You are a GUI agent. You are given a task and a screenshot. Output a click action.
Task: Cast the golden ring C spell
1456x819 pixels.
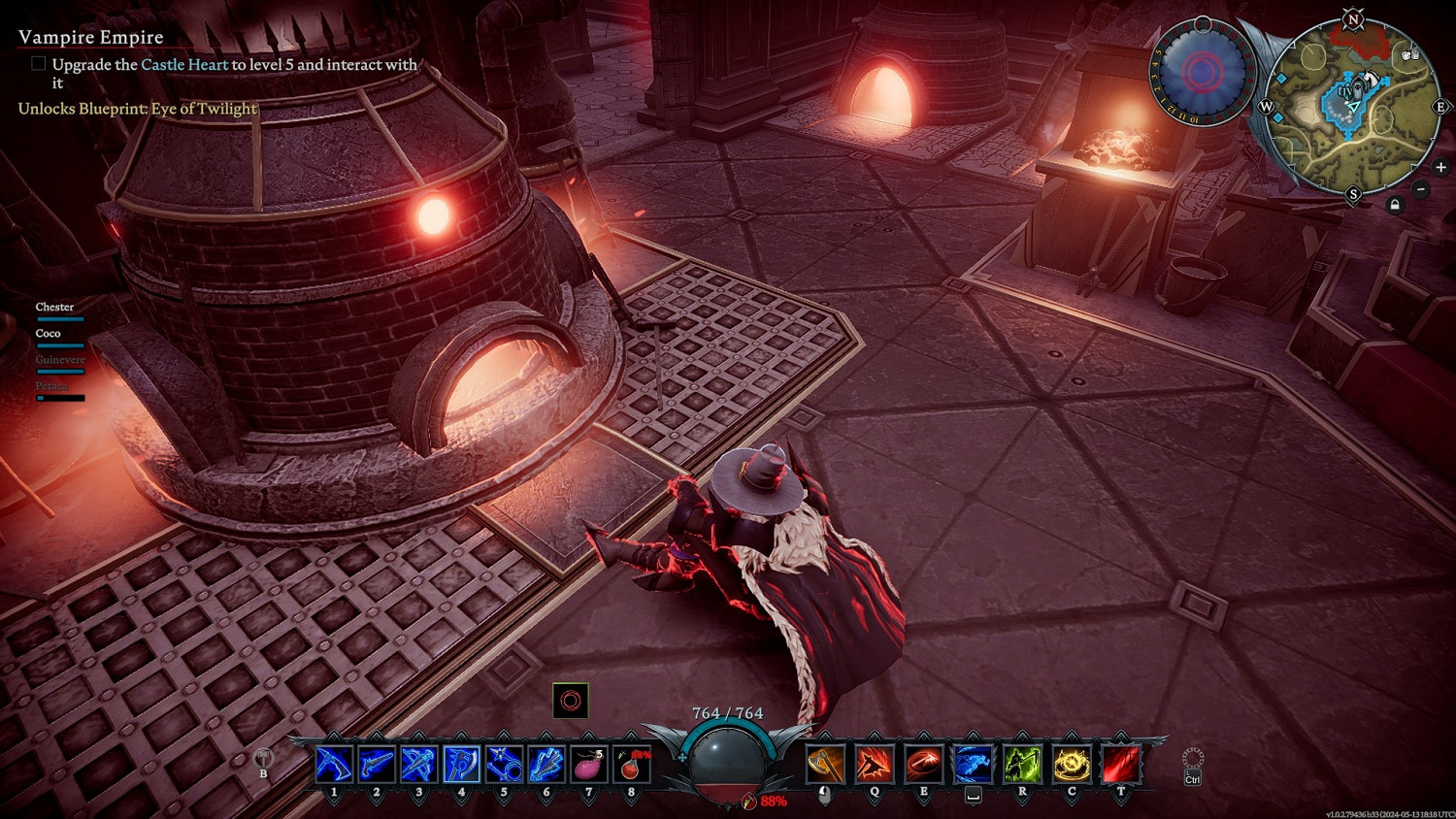(1072, 765)
